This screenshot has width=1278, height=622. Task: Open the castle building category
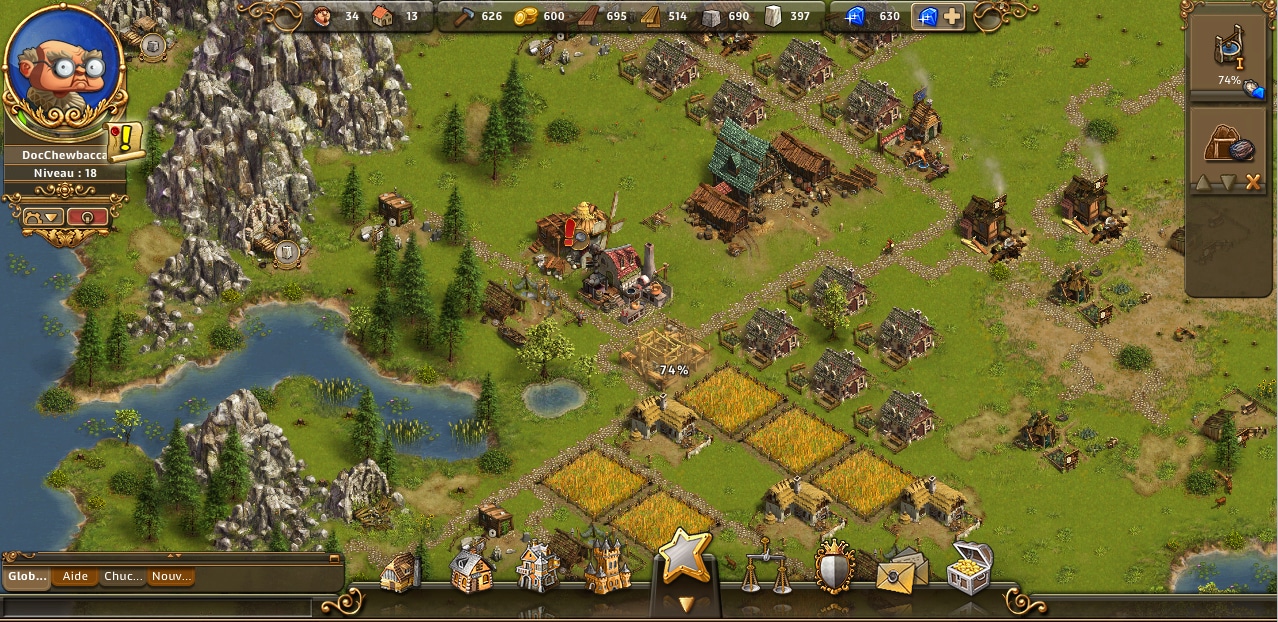(x=608, y=568)
